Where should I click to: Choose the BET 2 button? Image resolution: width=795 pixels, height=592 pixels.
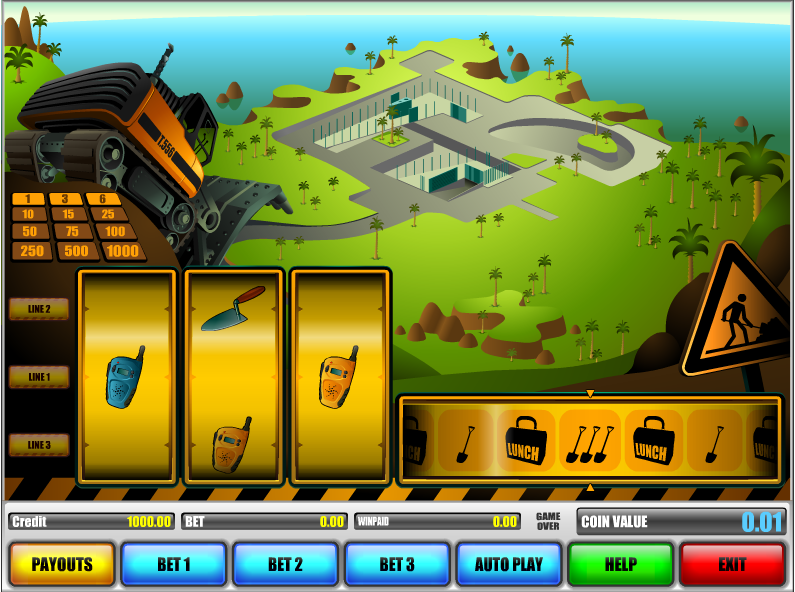pos(285,564)
